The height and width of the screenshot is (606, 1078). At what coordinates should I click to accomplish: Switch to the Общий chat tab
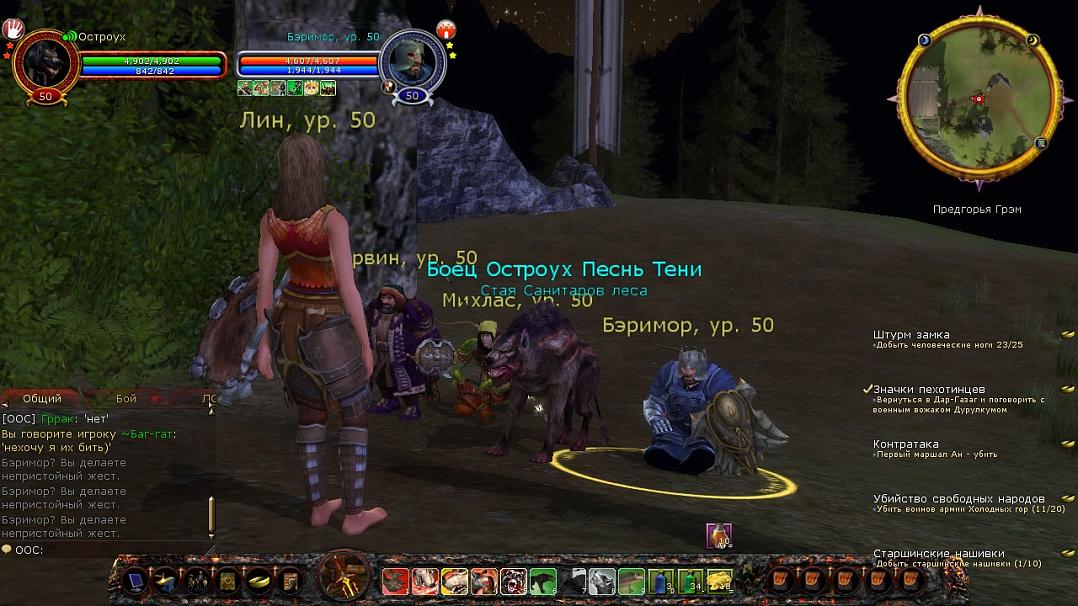[x=42, y=398]
